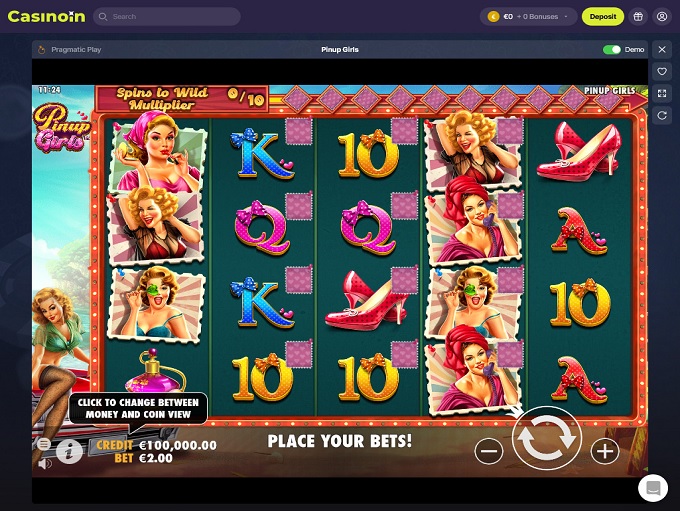Enter fullscreen mode for the game
Viewport: 680px width, 511px height.
(661, 94)
